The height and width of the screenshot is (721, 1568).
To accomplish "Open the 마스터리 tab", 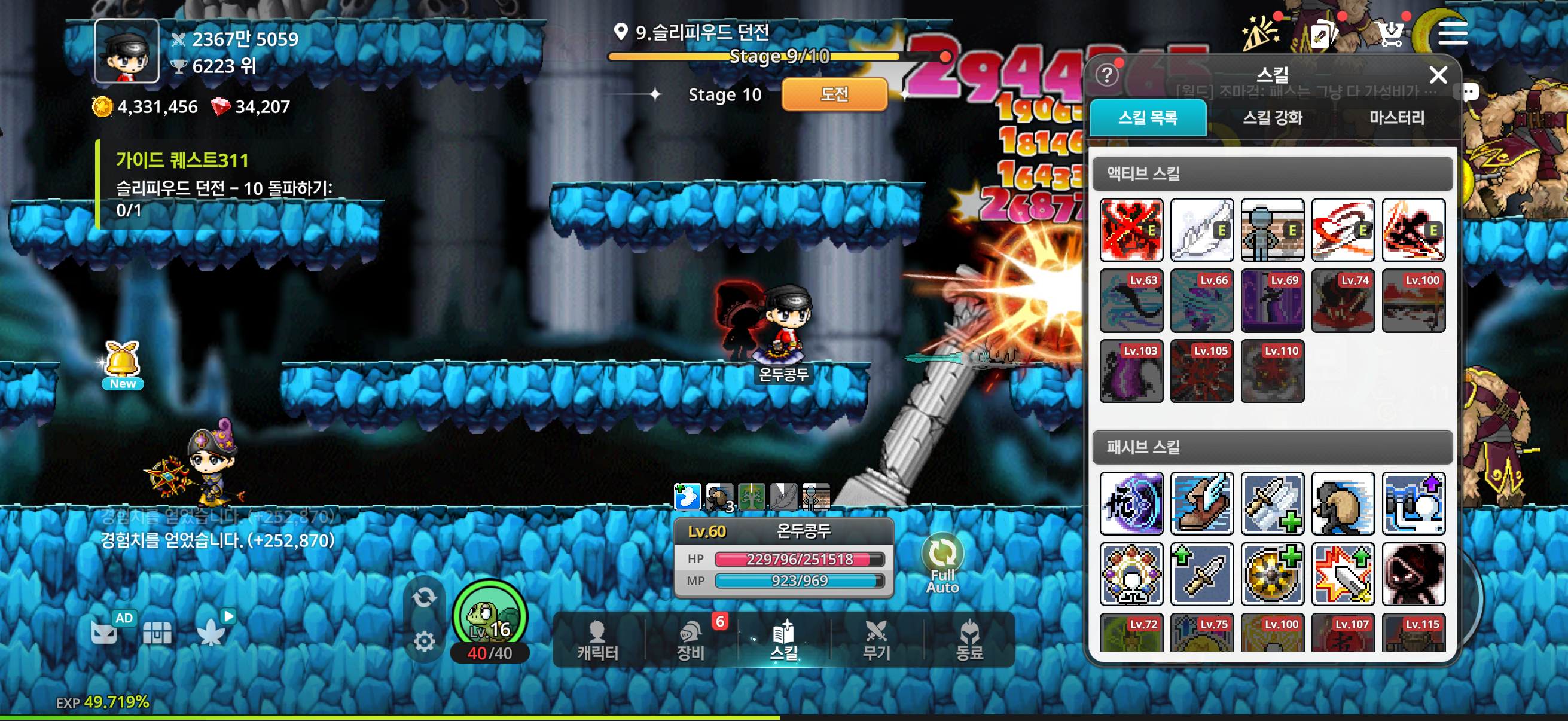I will click(1396, 117).
